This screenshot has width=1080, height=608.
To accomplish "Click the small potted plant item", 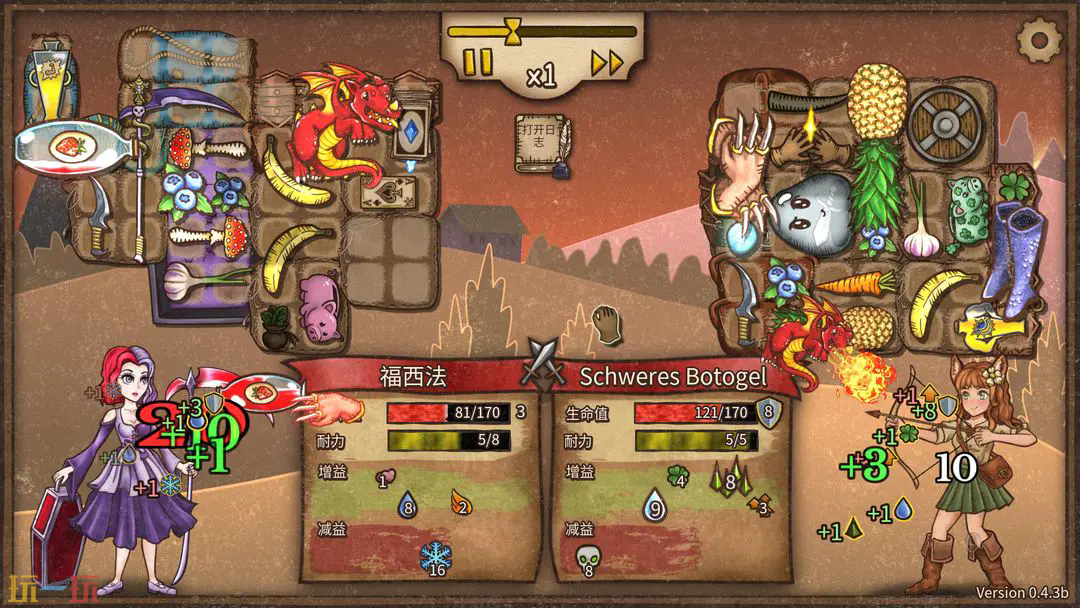I will pyautogui.click(x=273, y=321).
